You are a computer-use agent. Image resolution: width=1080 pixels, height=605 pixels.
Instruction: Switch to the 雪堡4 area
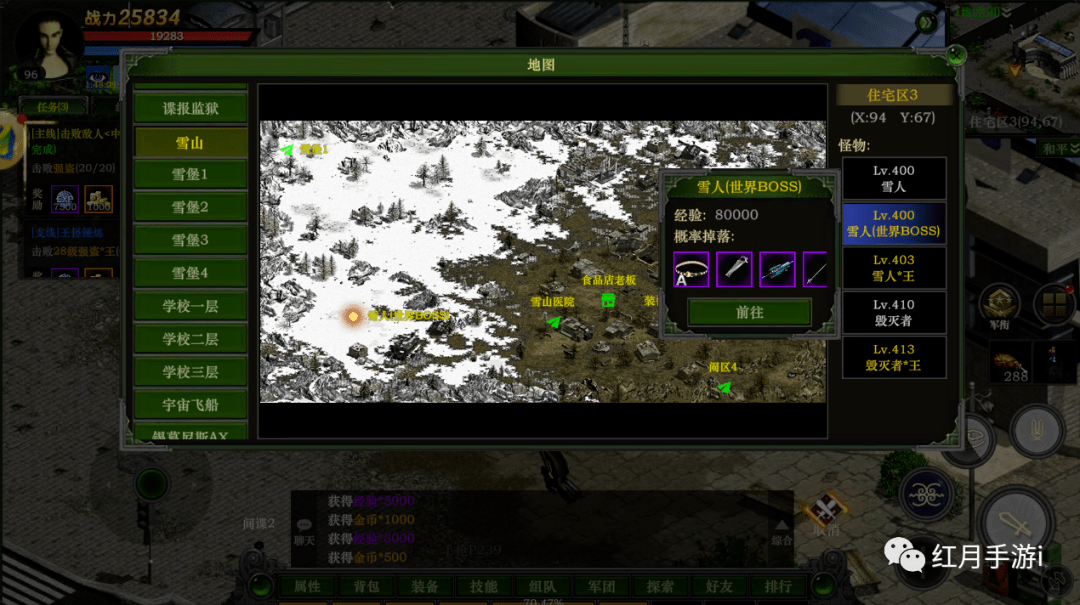point(191,273)
